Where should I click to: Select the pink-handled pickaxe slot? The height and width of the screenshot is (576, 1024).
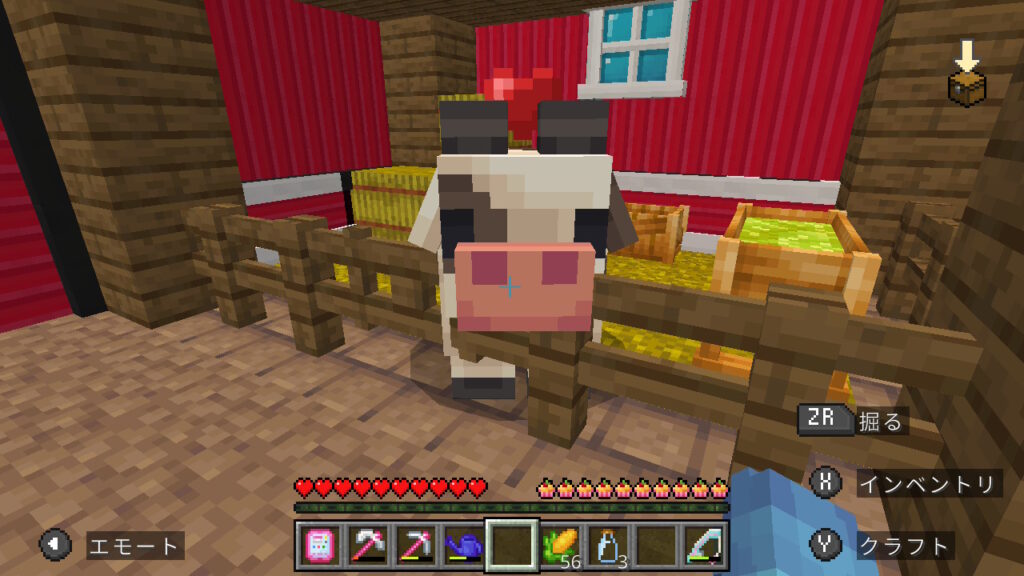point(414,546)
